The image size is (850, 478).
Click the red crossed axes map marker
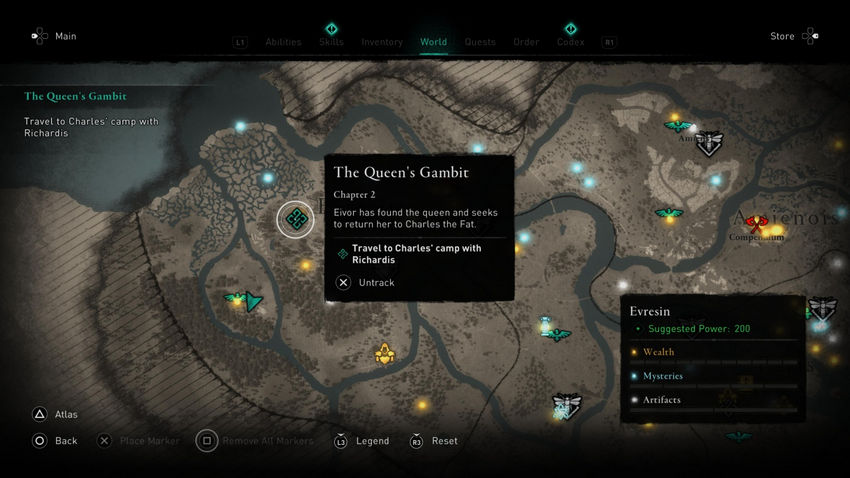pos(756,223)
